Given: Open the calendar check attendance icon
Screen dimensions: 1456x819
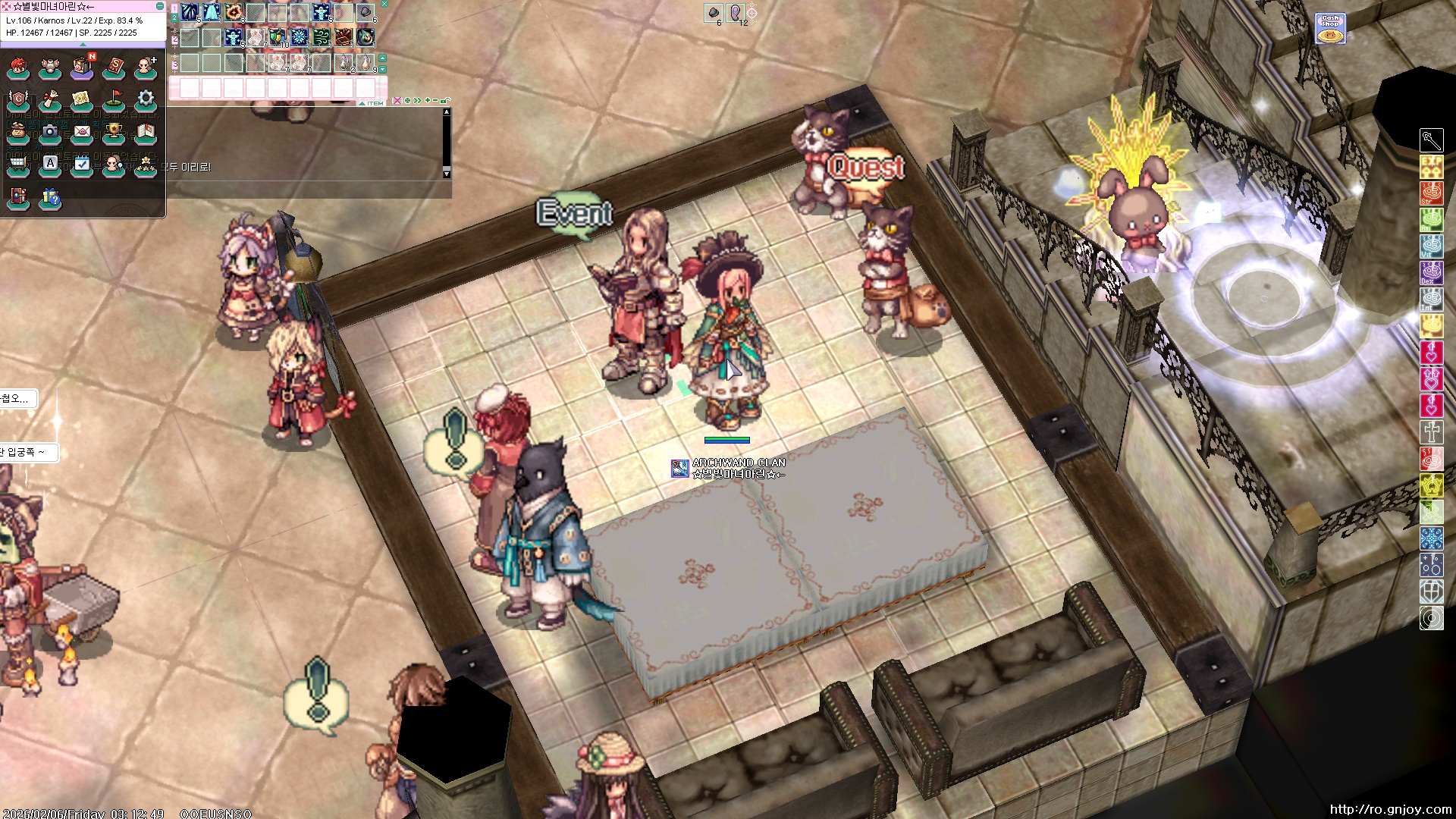Looking at the screenshot, I should click(82, 164).
